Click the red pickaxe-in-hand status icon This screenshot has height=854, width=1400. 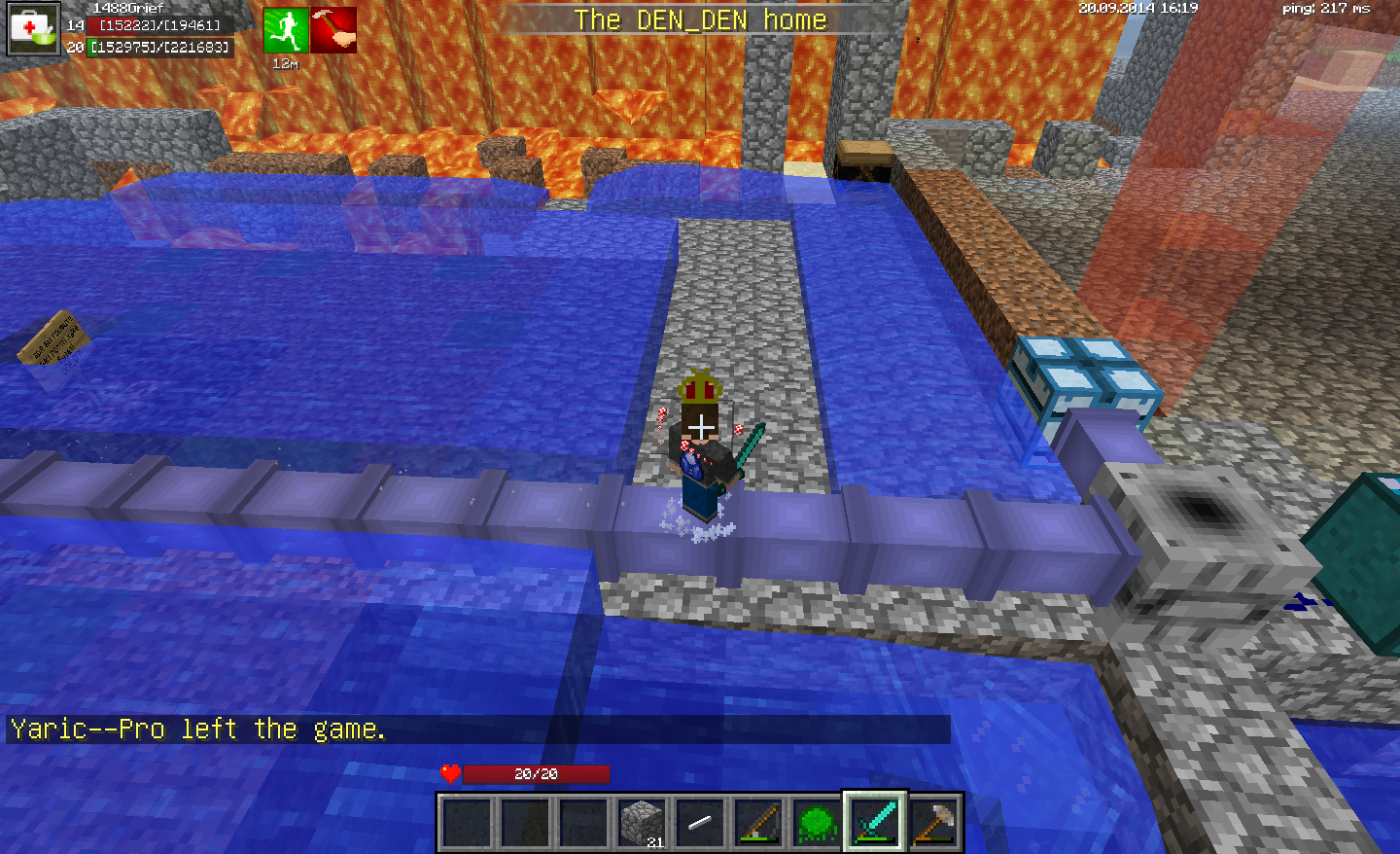click(x=333, y=30)
